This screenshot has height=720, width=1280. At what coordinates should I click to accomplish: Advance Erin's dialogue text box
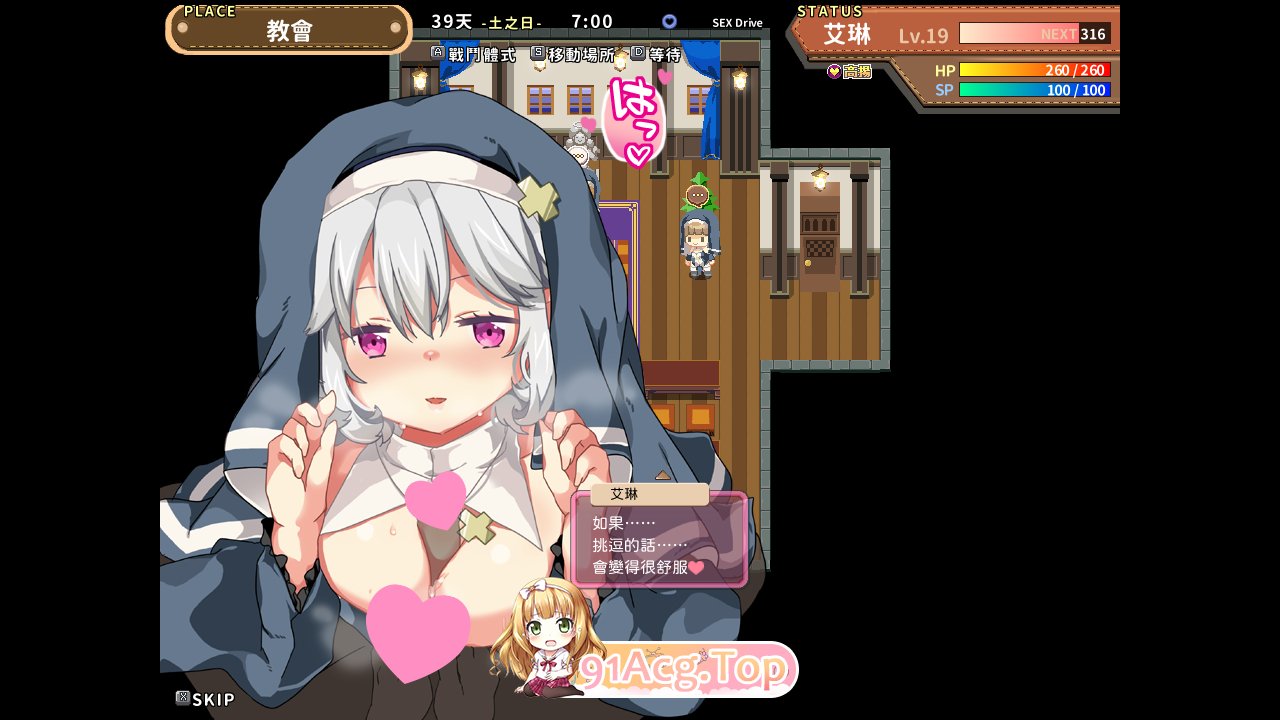659,545
